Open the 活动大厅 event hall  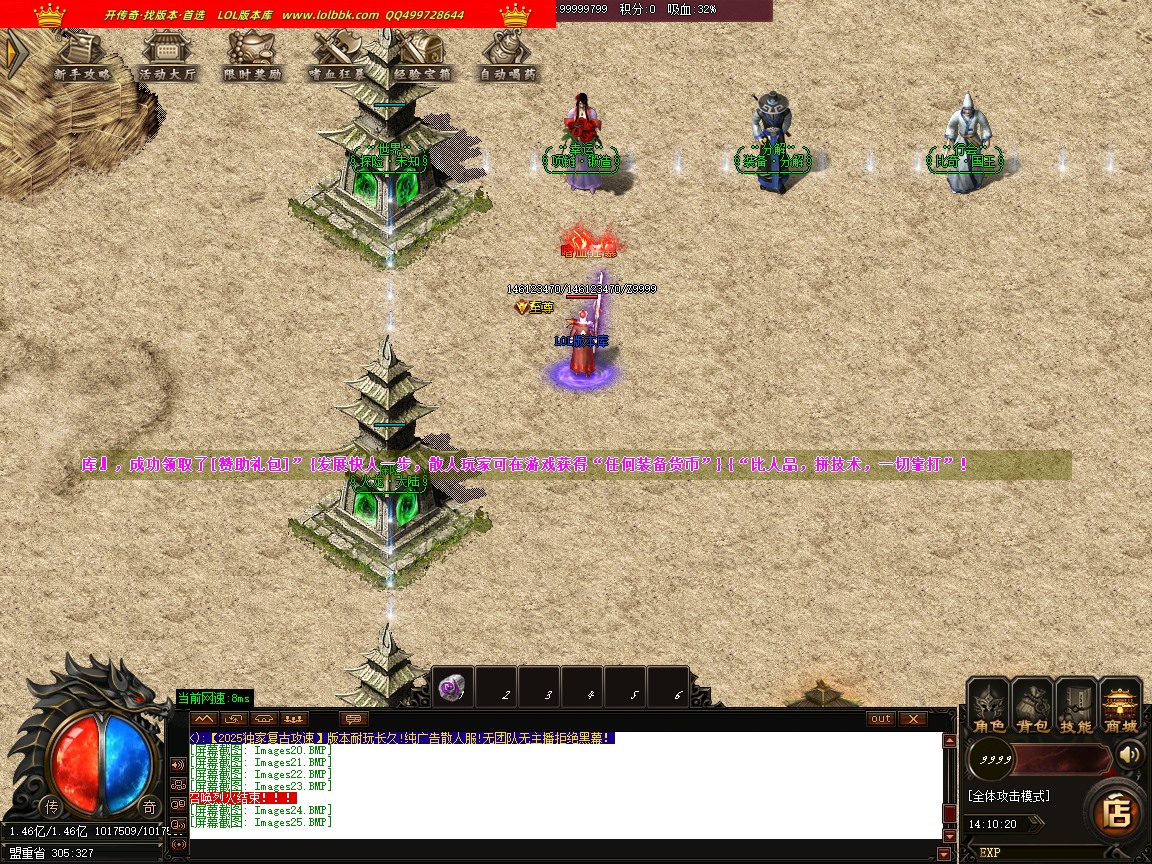(168, 56)
